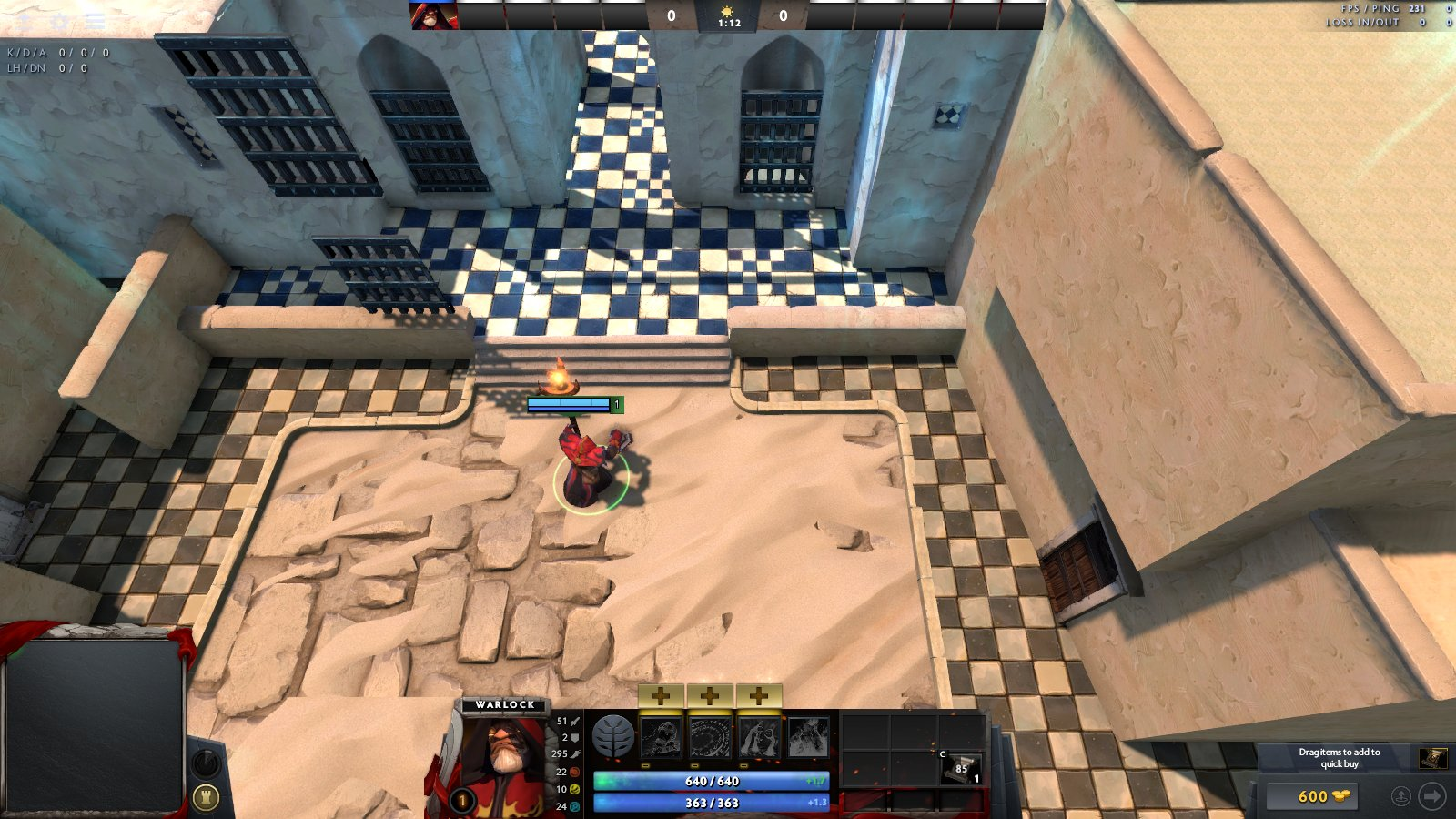This screenshot has height=819, width=1456.
Task: Use the Town Portal Scroll slot
Action: click(961, 769)
